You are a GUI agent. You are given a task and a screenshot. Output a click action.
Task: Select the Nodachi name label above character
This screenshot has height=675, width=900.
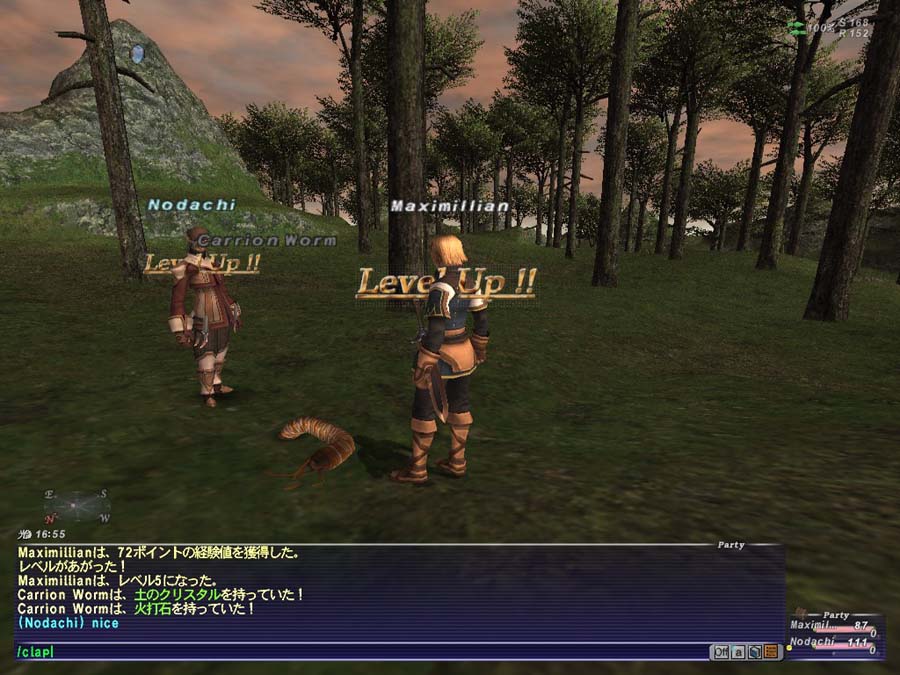click(191, 205)
